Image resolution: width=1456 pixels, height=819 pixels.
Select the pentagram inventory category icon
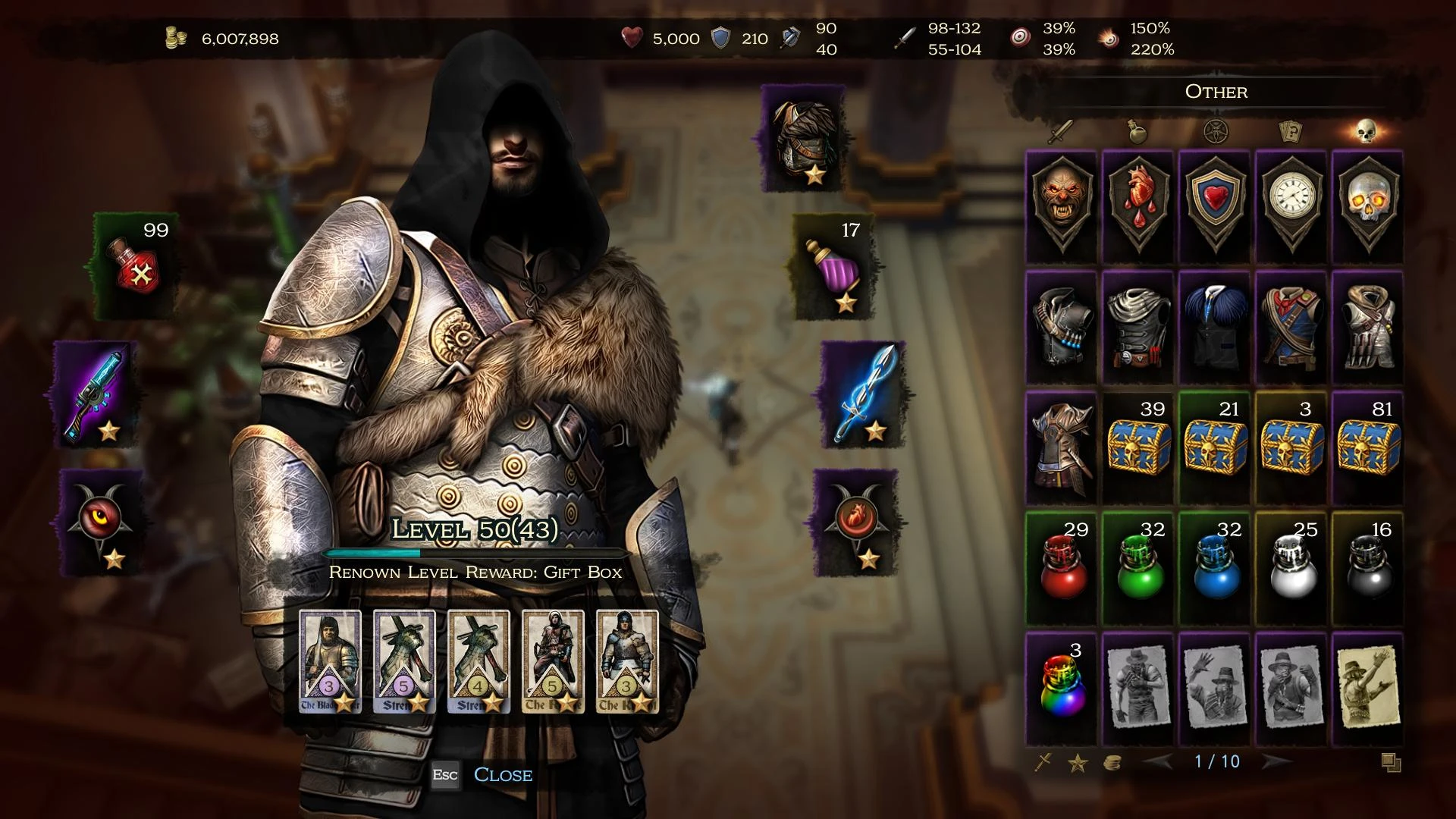[1214, 131]
